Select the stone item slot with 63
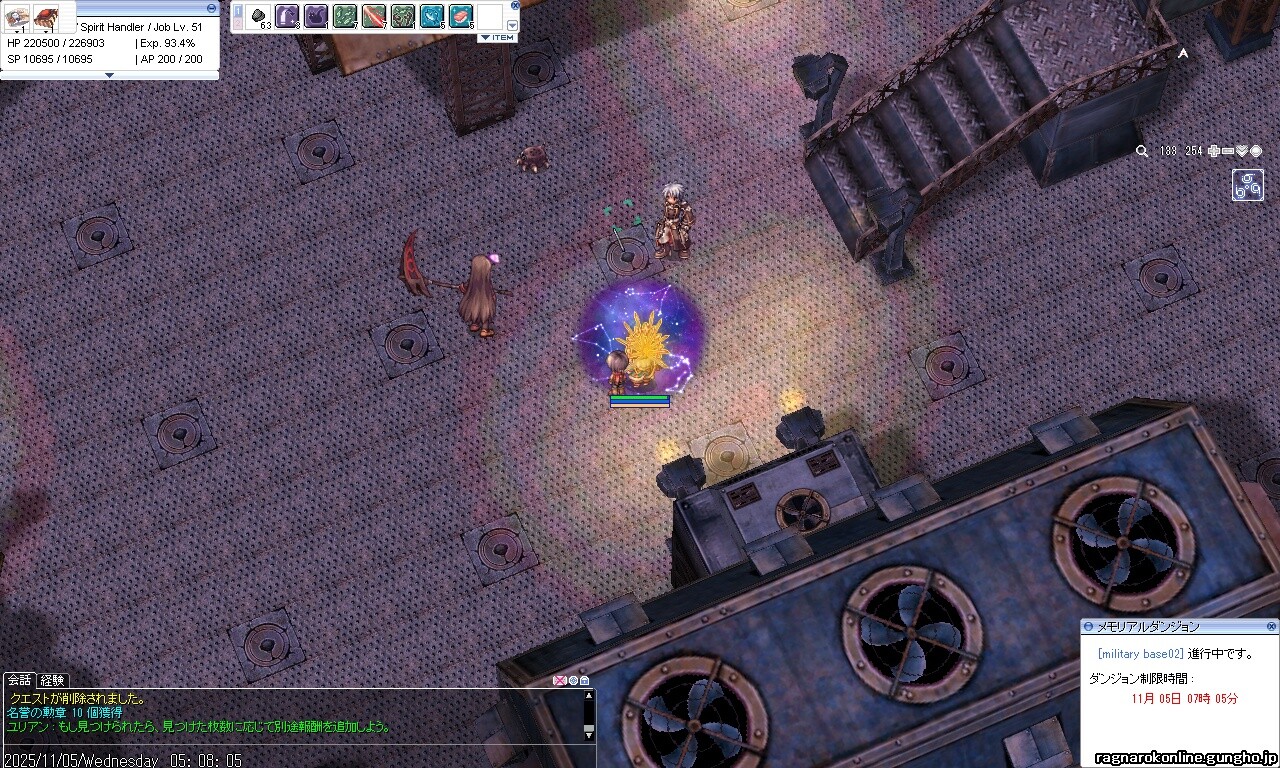This screenshot has width=1280, height=768. click(x=259, y=16)
